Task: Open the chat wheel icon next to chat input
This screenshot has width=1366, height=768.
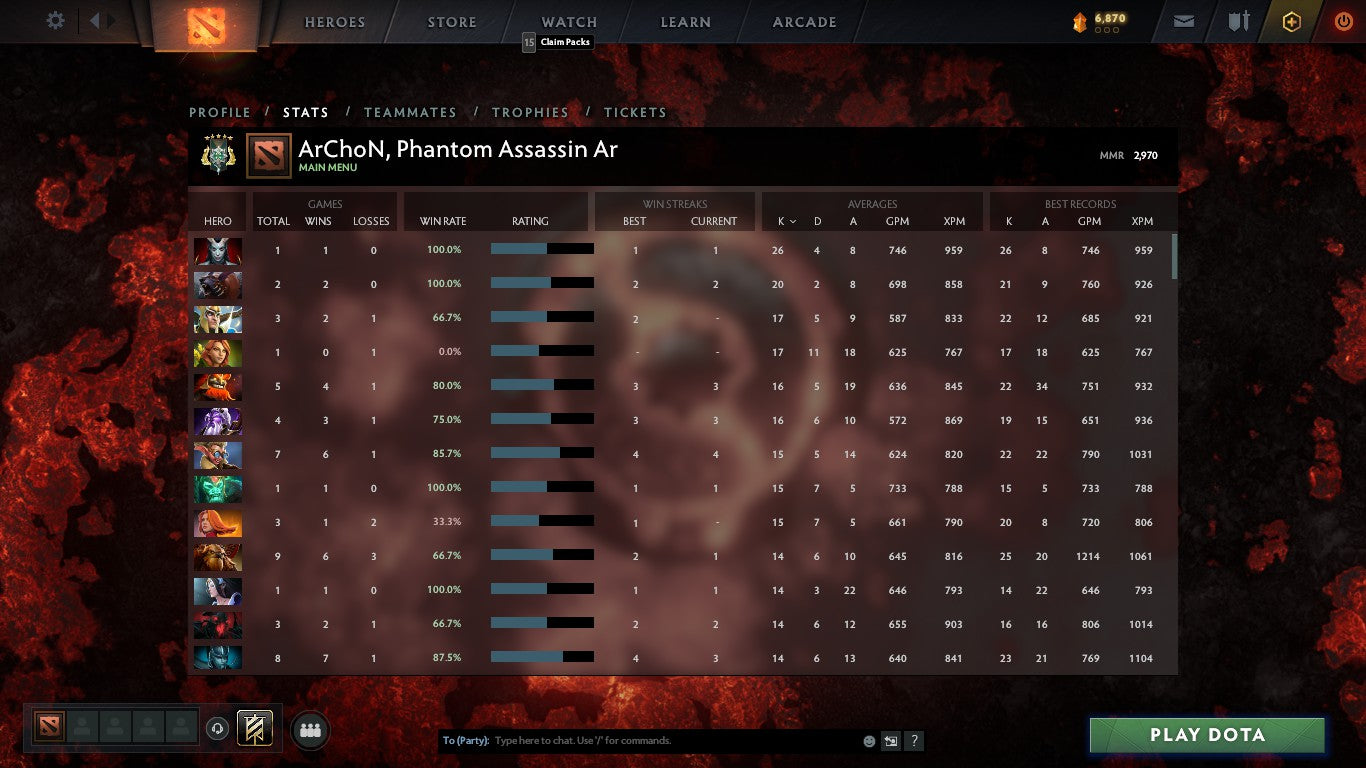Action: tap(890, 740)
